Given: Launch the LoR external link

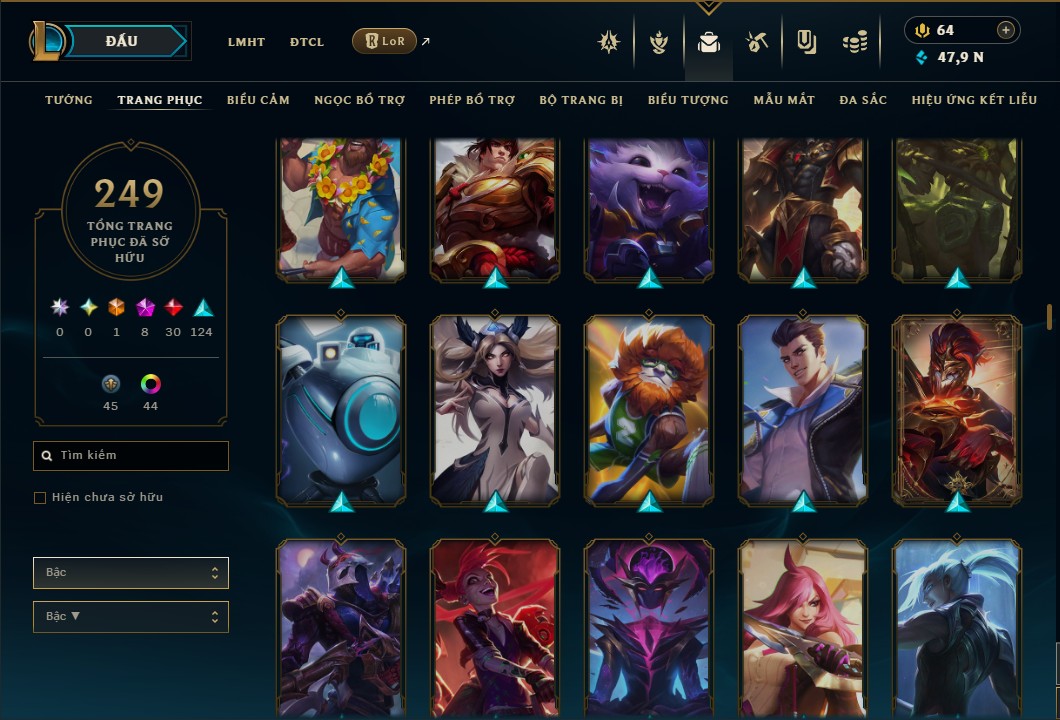Looking at the screenshot, I should (384, 41).
